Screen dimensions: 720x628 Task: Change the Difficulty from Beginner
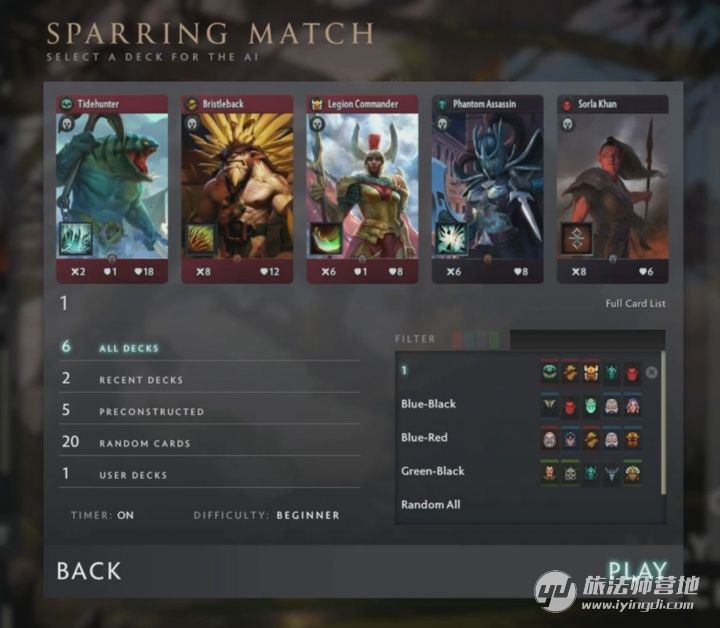point(307,516)
